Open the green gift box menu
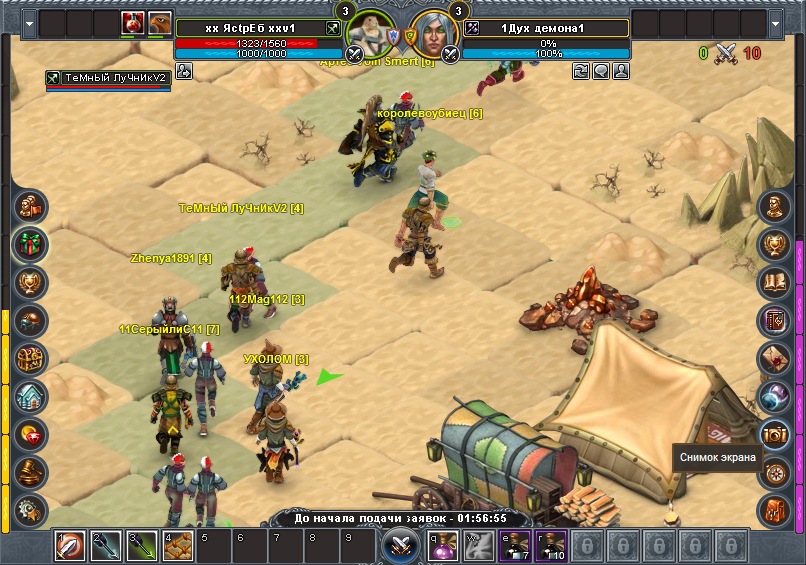Image resolution: width=806 pixels, height=565 pixels. (x=31, y=244)
